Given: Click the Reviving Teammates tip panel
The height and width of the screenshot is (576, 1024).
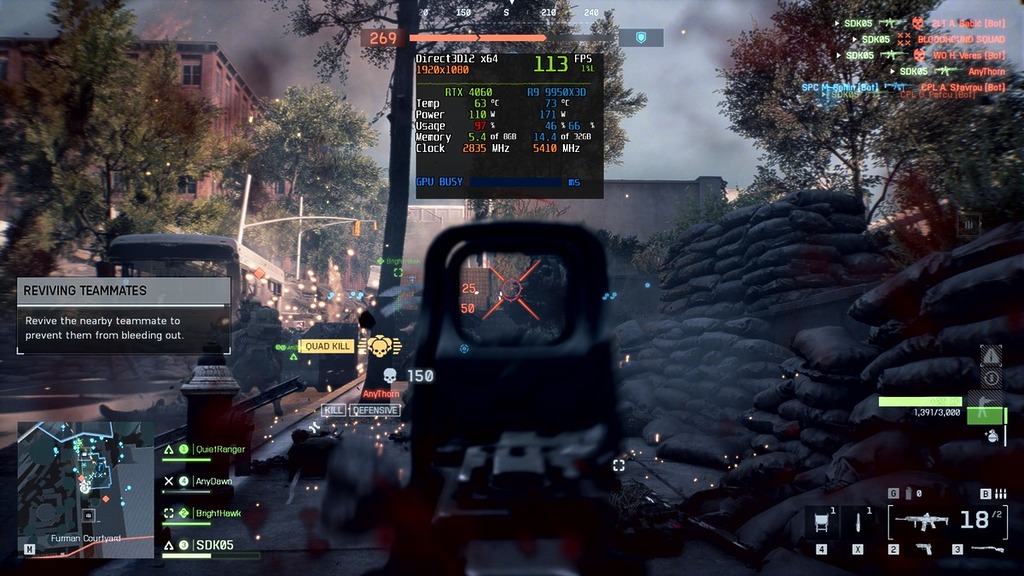Looking at the screenshot, I should (123, 315).
